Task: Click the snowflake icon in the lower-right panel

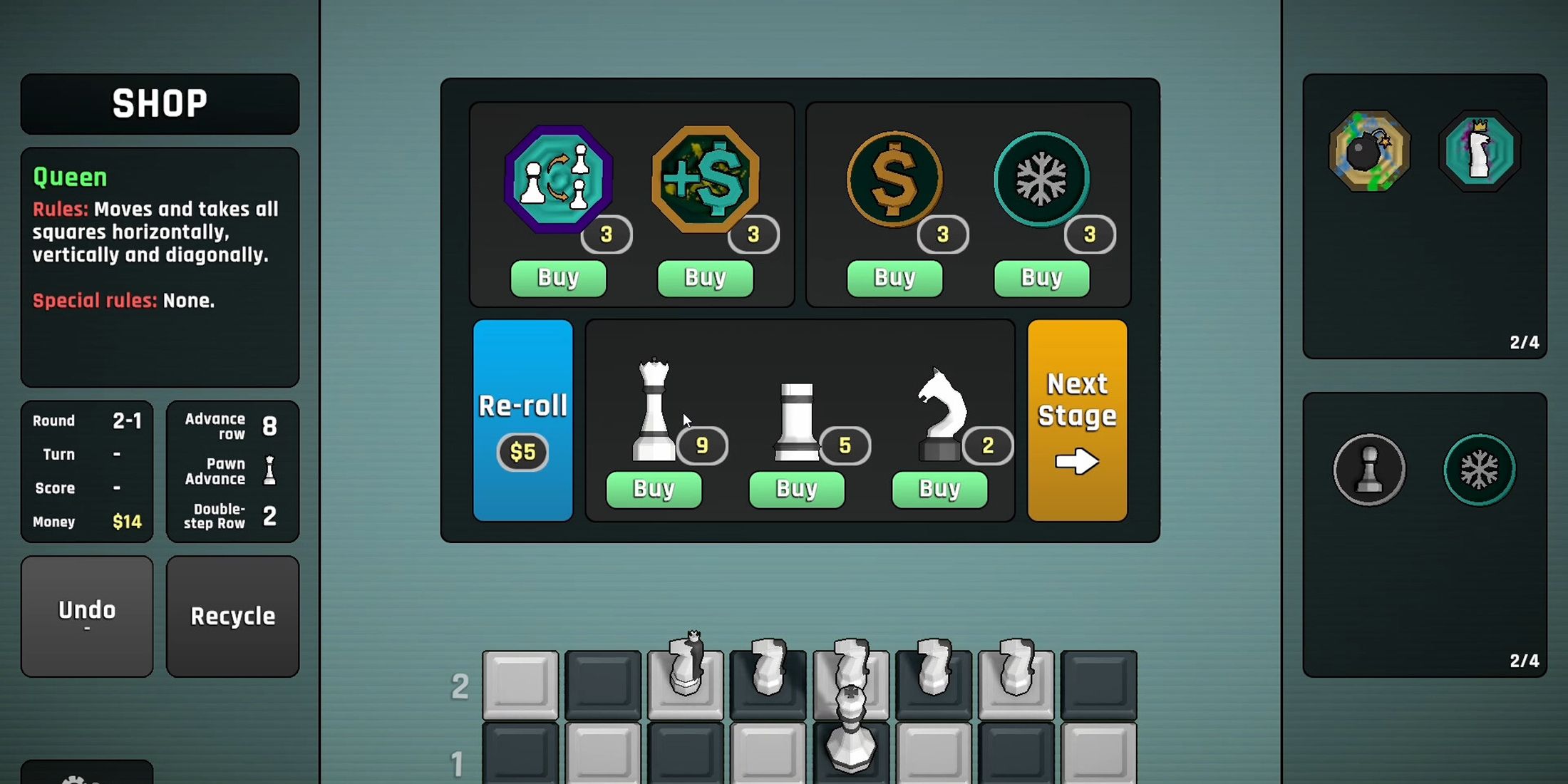Action: coord(1480,468)
